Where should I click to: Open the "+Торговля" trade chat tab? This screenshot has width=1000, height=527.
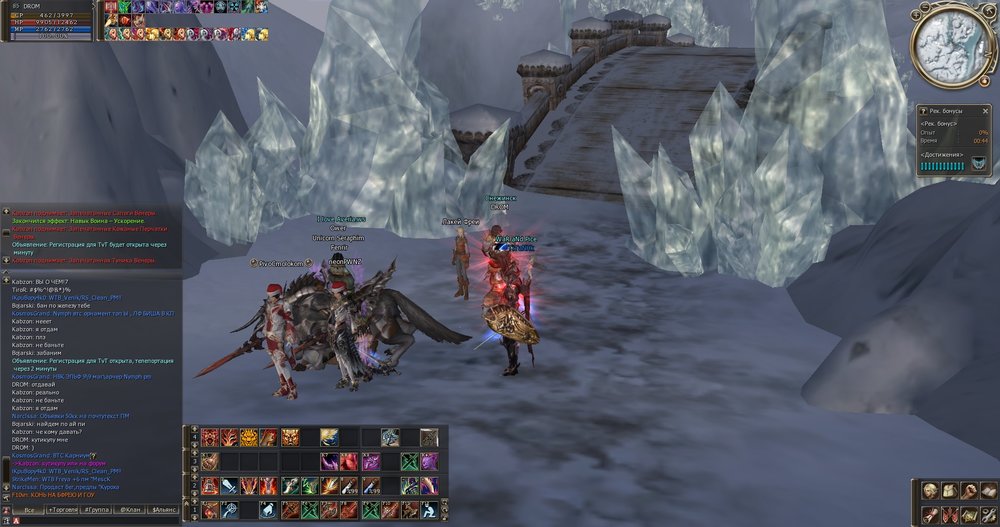click(63, 510)
